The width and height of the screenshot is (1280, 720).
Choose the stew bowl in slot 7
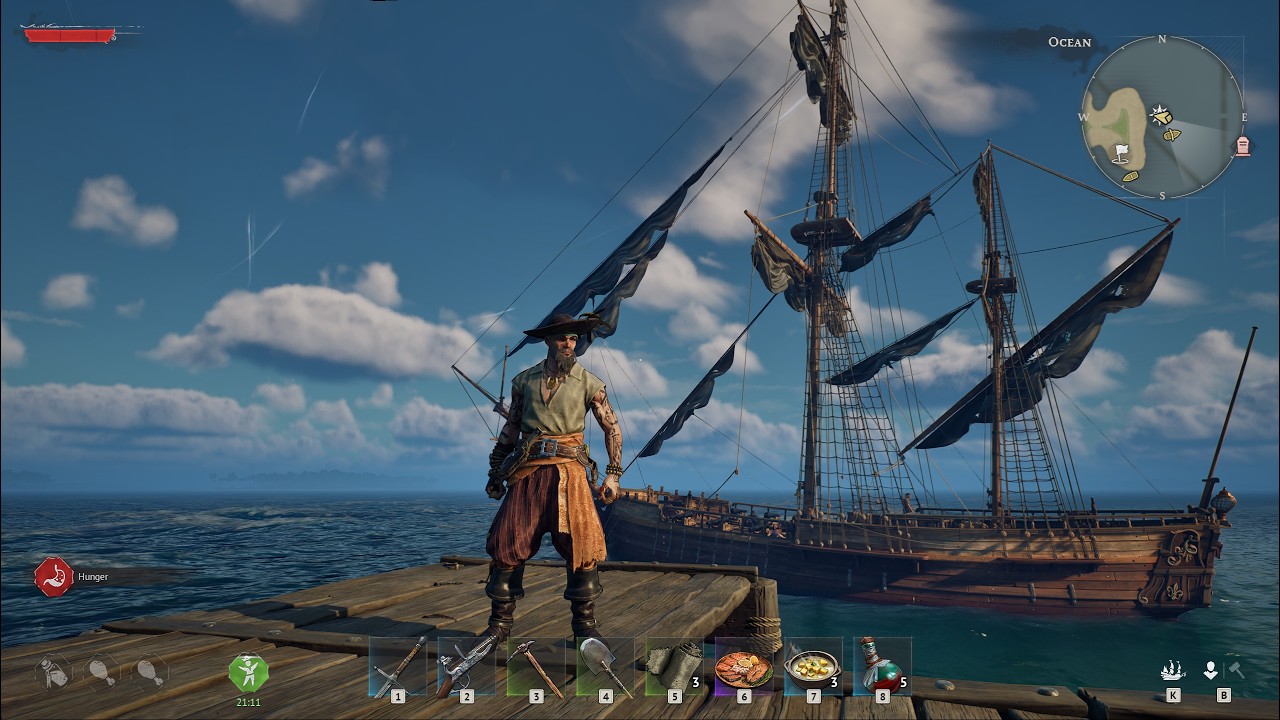click(812, 666)
